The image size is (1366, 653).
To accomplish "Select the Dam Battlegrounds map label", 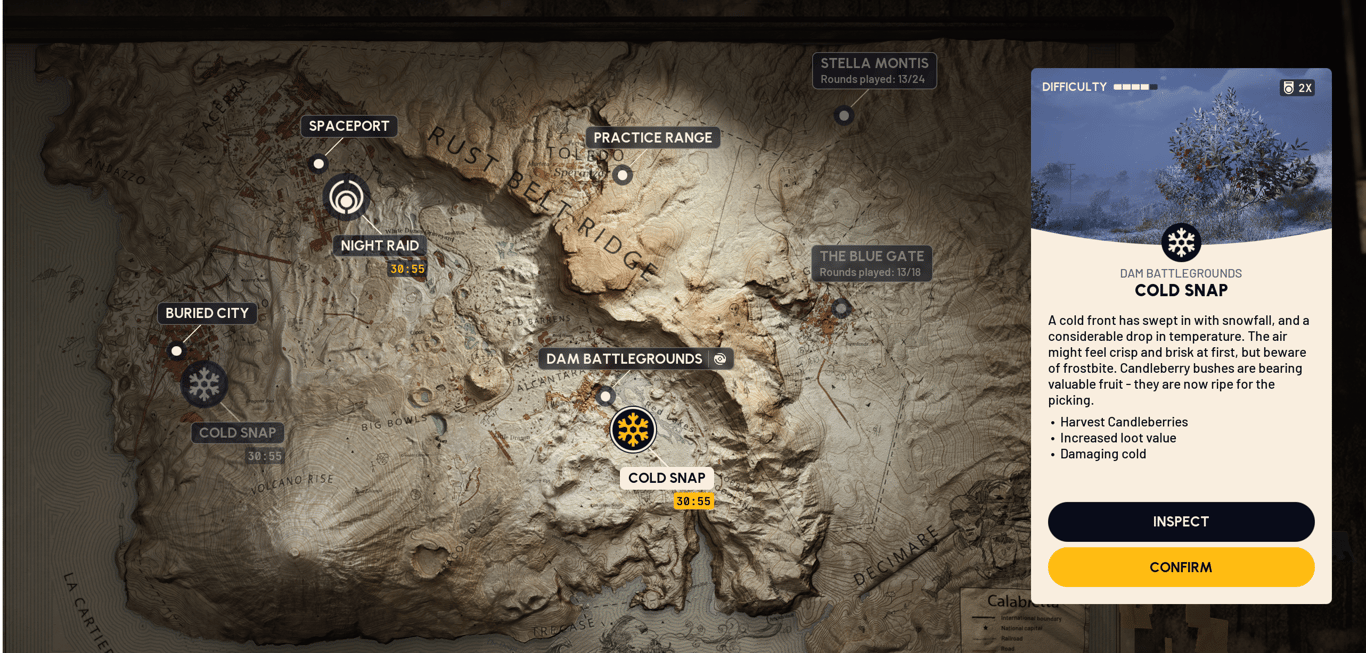I will click(x=624, y=359).
